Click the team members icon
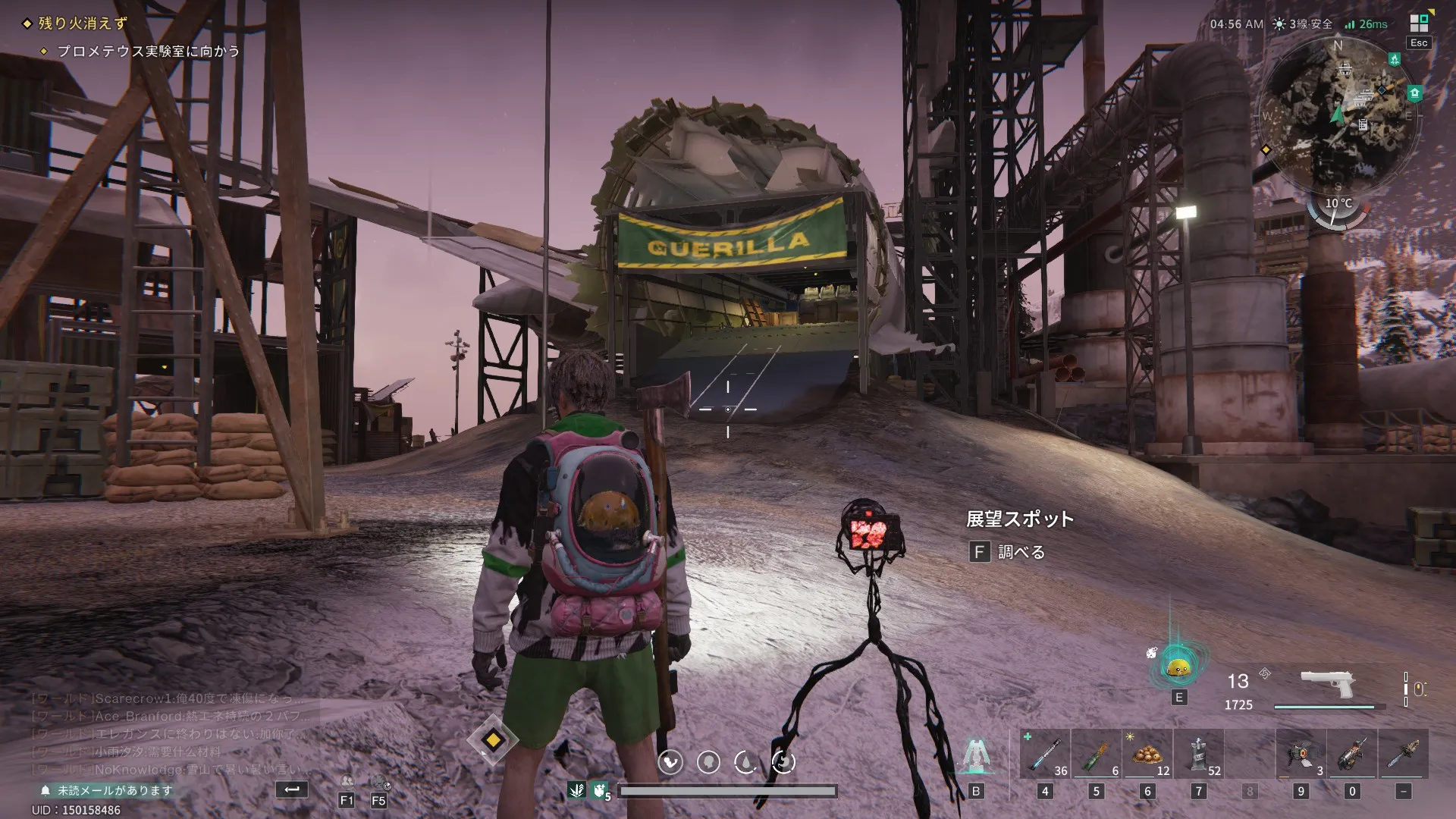This screenshot has height=819, width=1456. (347, 782)
